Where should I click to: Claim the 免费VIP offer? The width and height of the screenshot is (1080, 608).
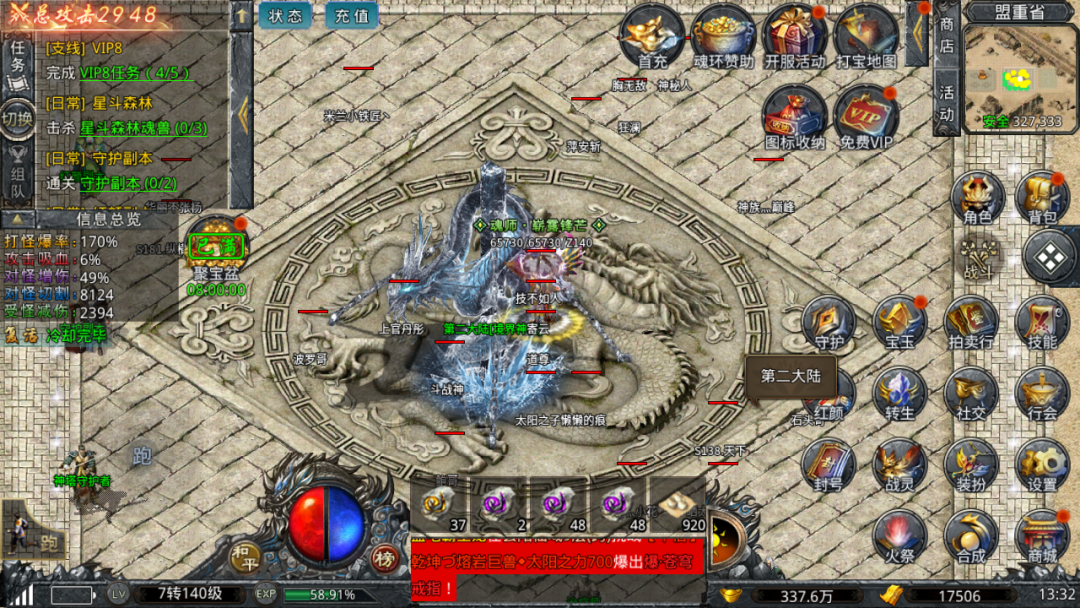(x=866, y=116)
